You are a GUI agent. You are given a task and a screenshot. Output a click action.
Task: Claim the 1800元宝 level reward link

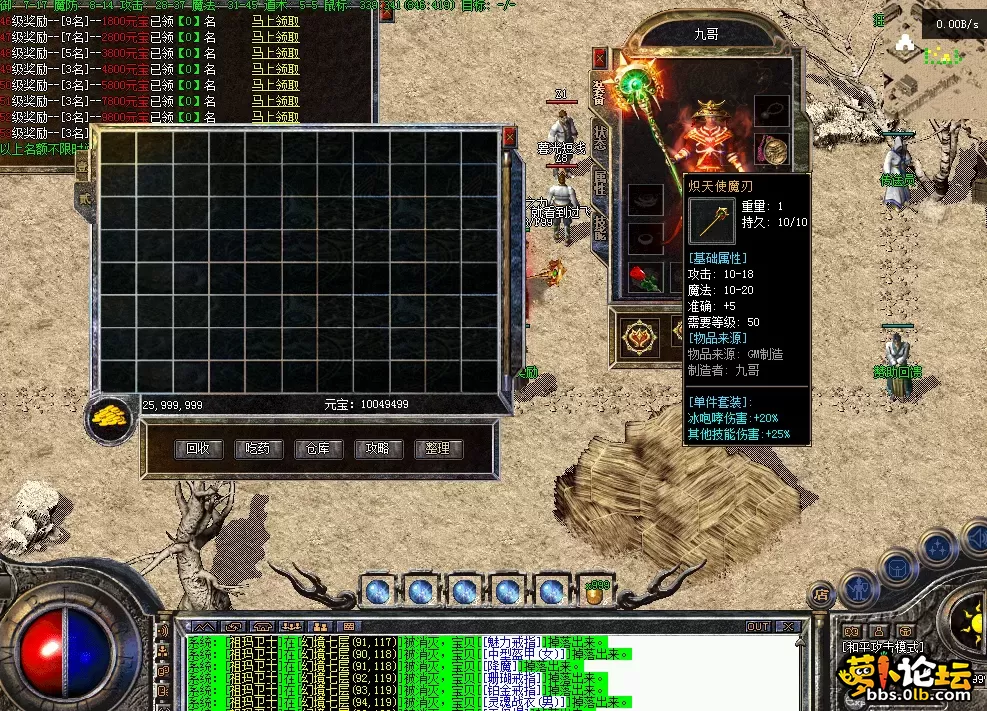point(275,21)
